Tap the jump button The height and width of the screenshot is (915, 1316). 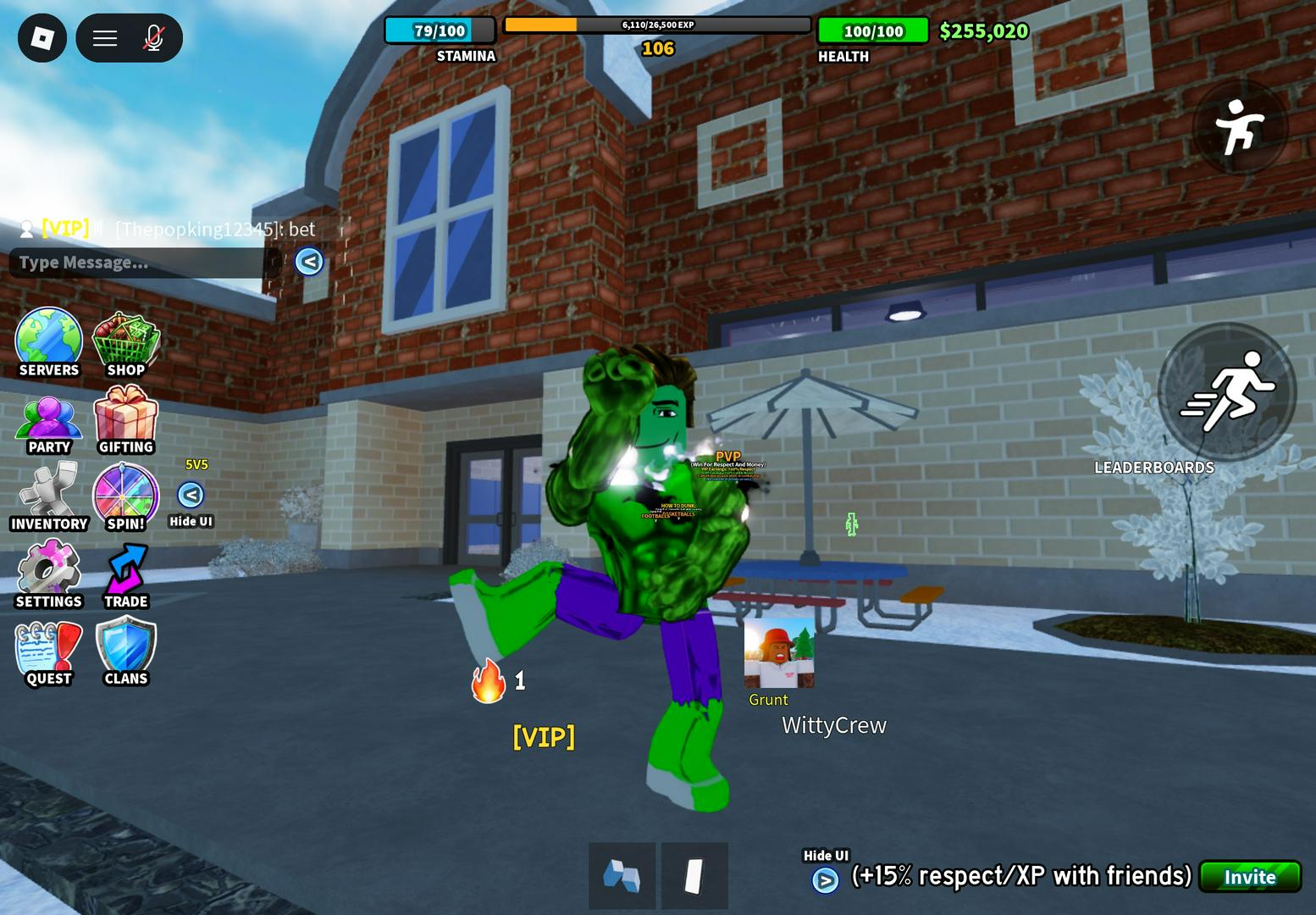[x=1240, y=128]
